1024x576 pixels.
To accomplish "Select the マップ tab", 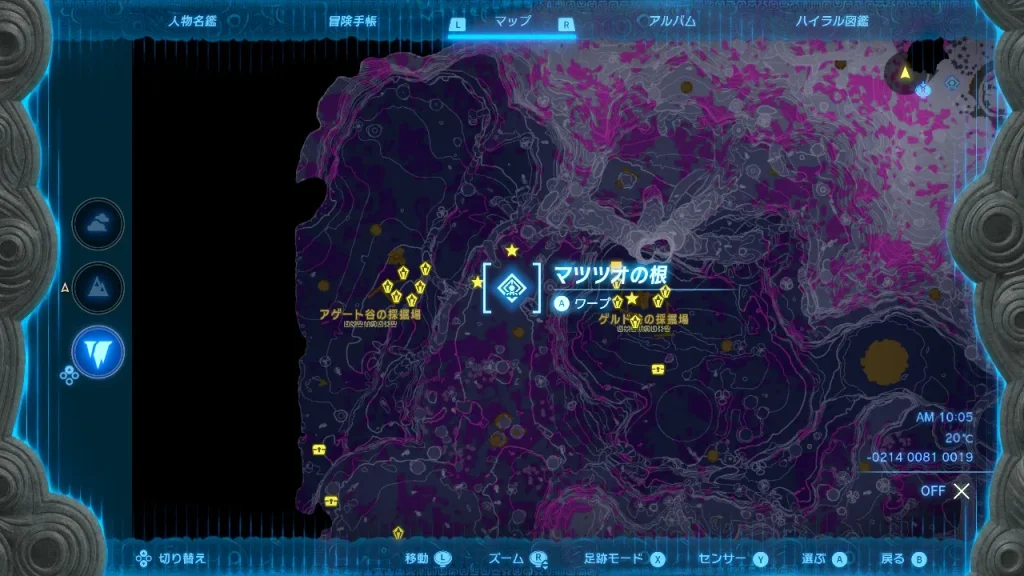I will (512, 20).
